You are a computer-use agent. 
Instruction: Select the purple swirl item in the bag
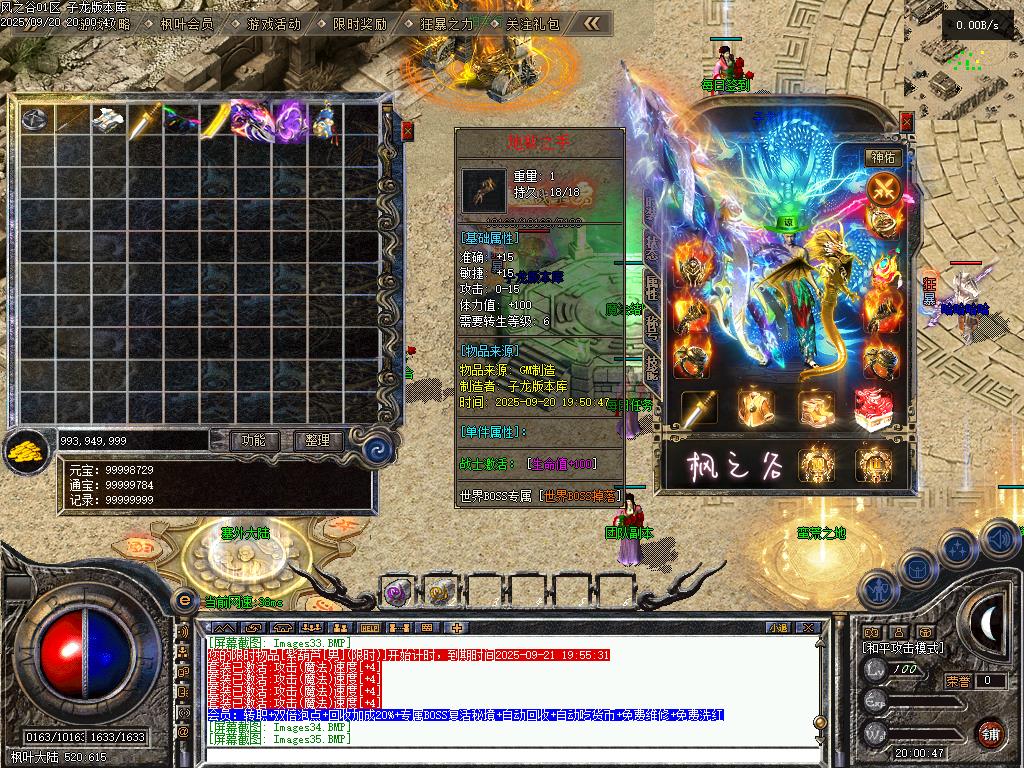coord(289,119)
